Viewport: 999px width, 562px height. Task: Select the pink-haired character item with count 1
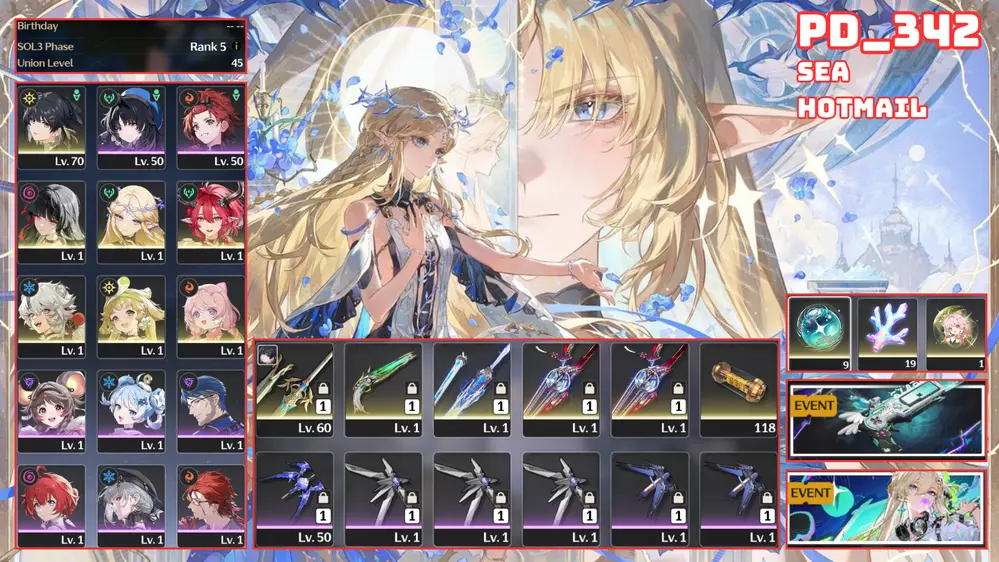954,335
